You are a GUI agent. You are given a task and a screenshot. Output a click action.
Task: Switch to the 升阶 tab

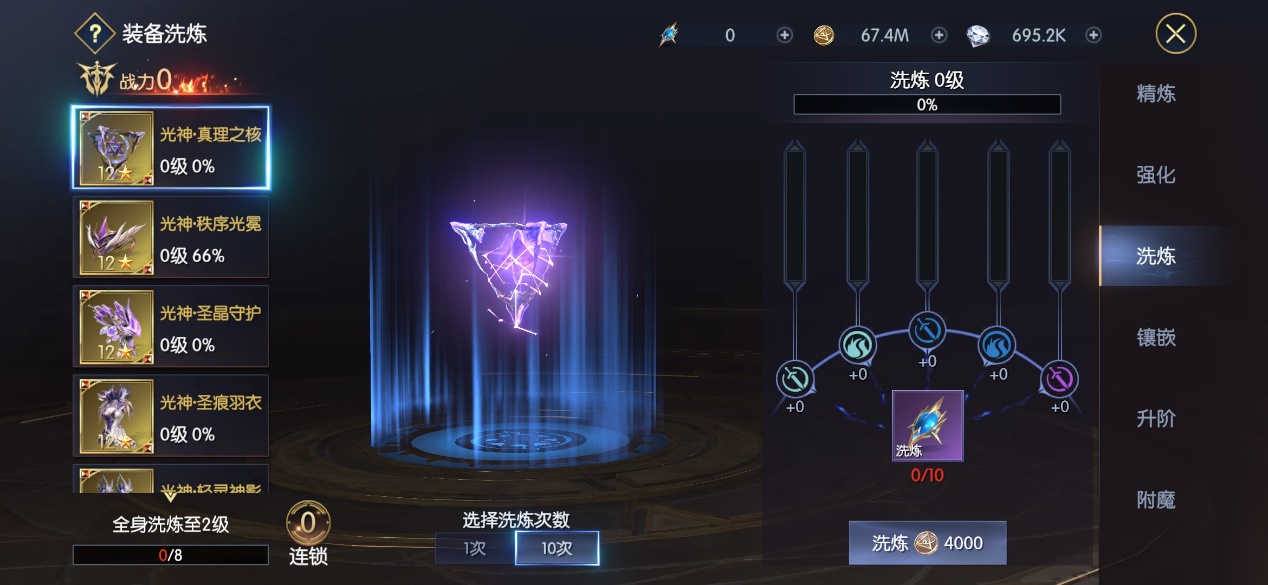(1155, 418)
